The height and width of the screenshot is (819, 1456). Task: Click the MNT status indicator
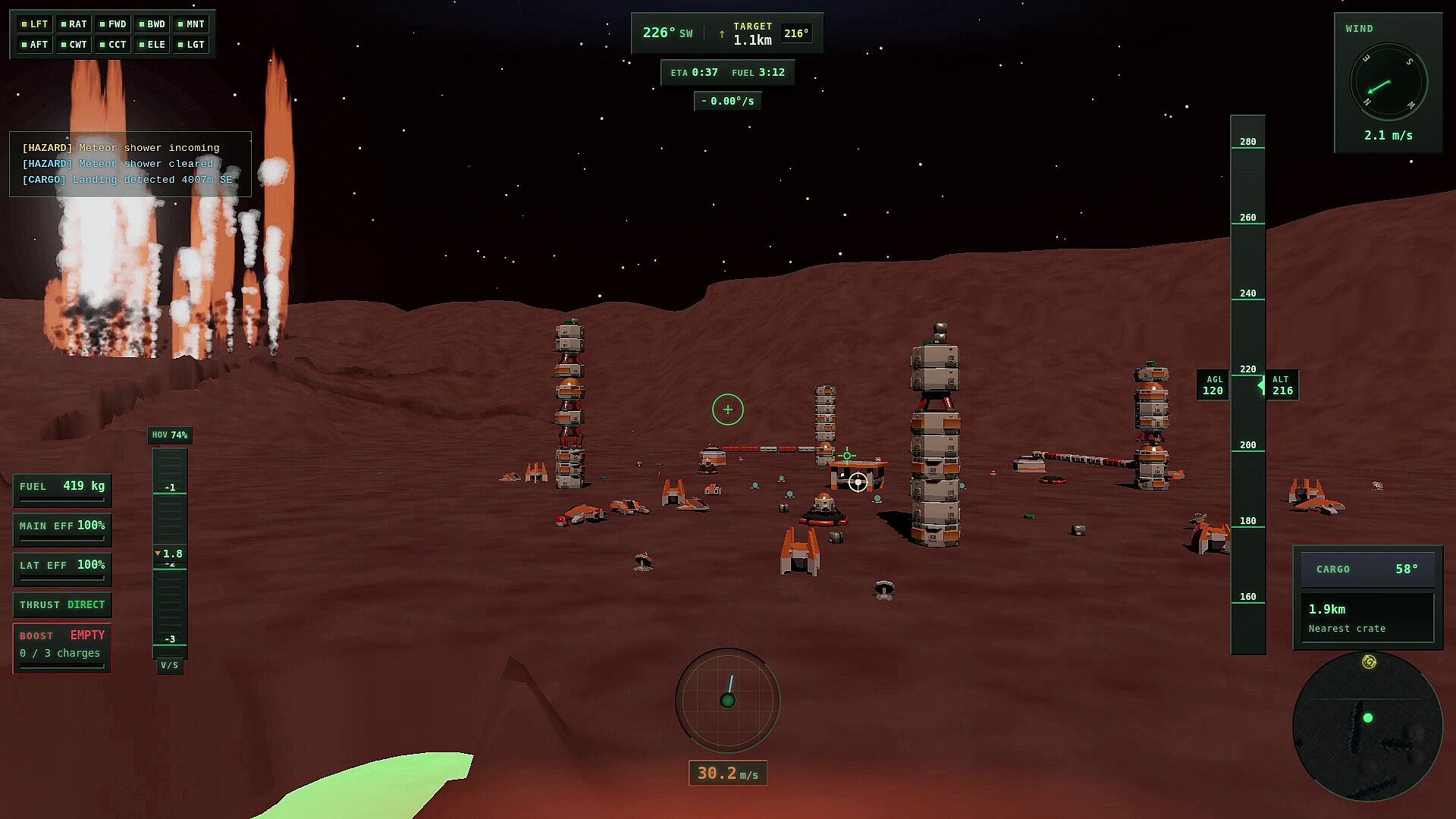[191, 24]
